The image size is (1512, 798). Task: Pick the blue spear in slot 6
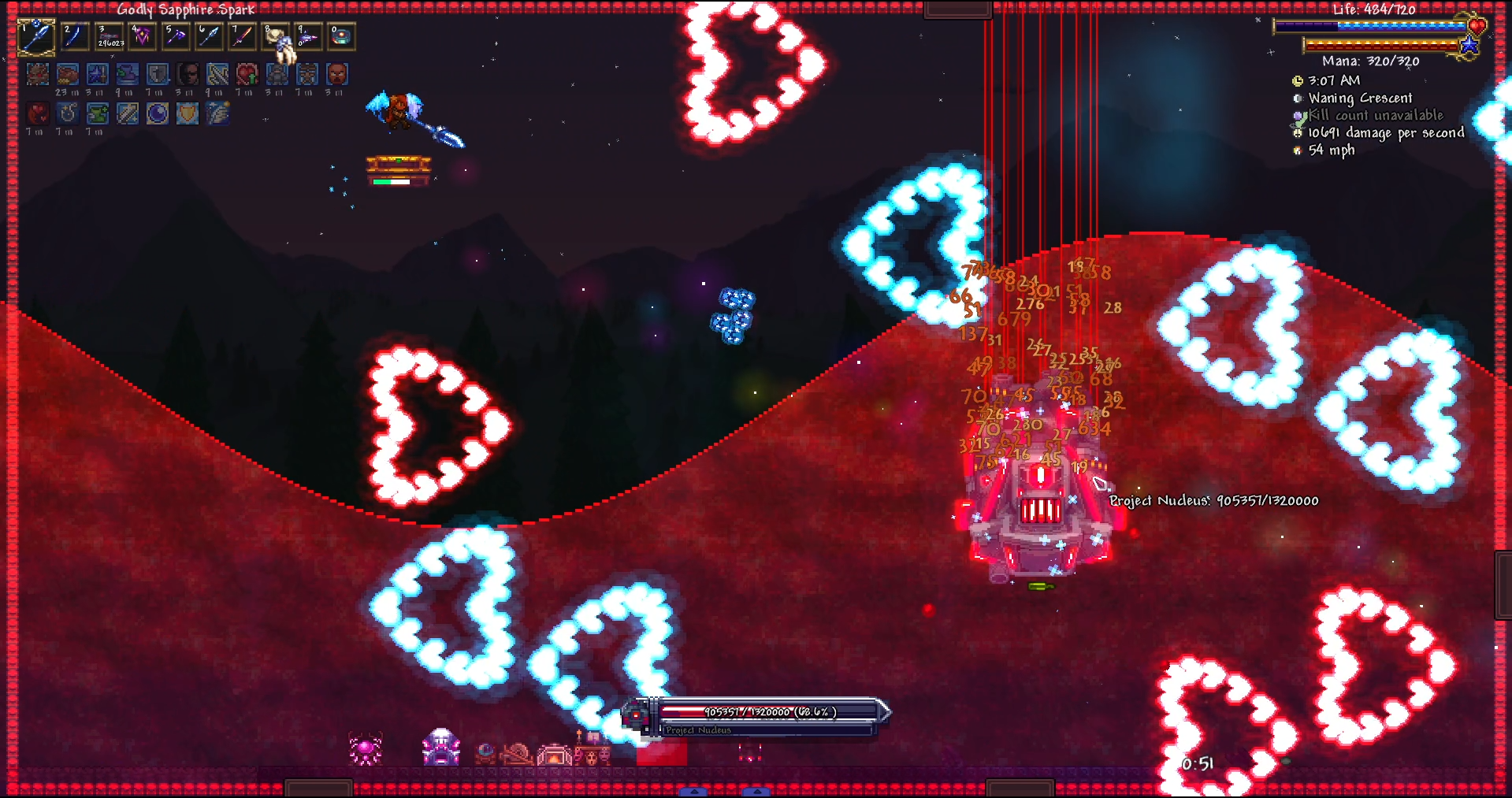209,37
